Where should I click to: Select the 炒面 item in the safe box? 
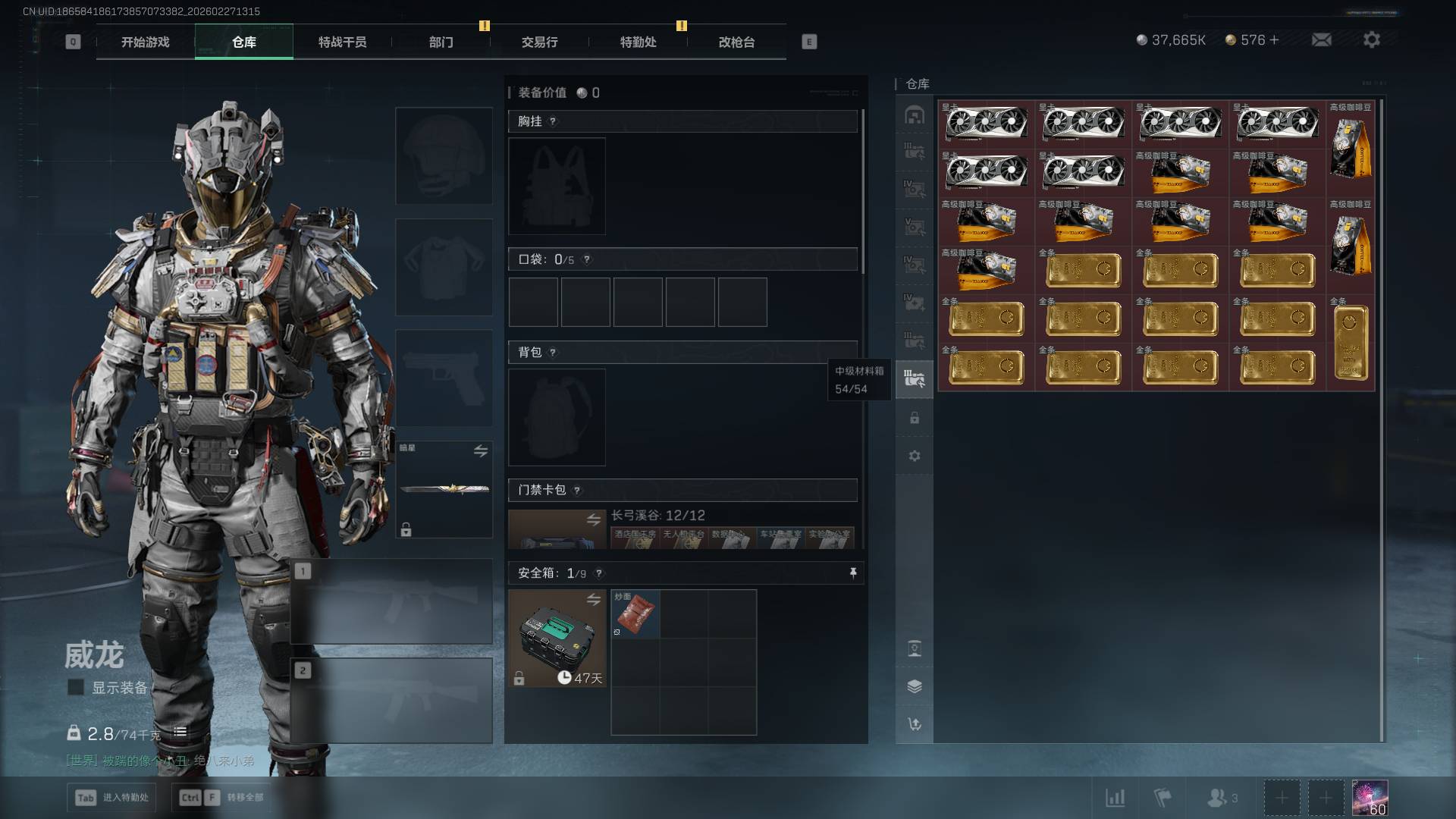[635, 613]
